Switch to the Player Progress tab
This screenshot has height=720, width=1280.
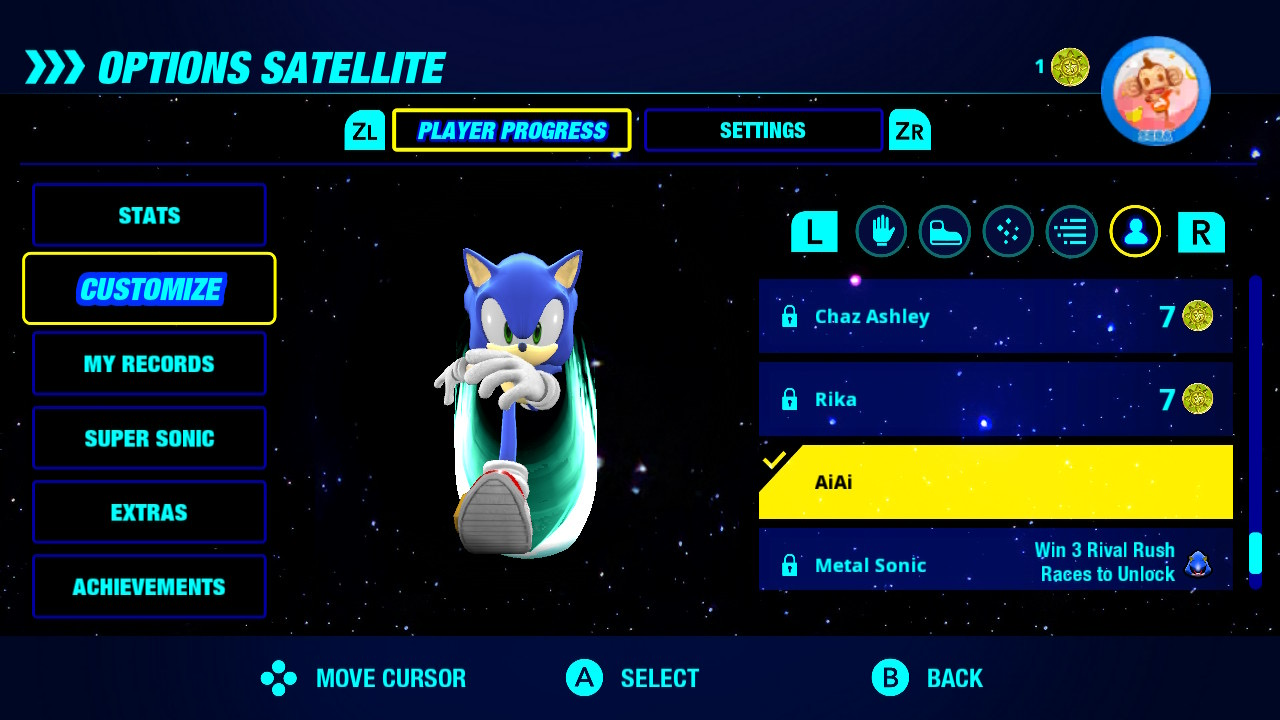point(511,130)
